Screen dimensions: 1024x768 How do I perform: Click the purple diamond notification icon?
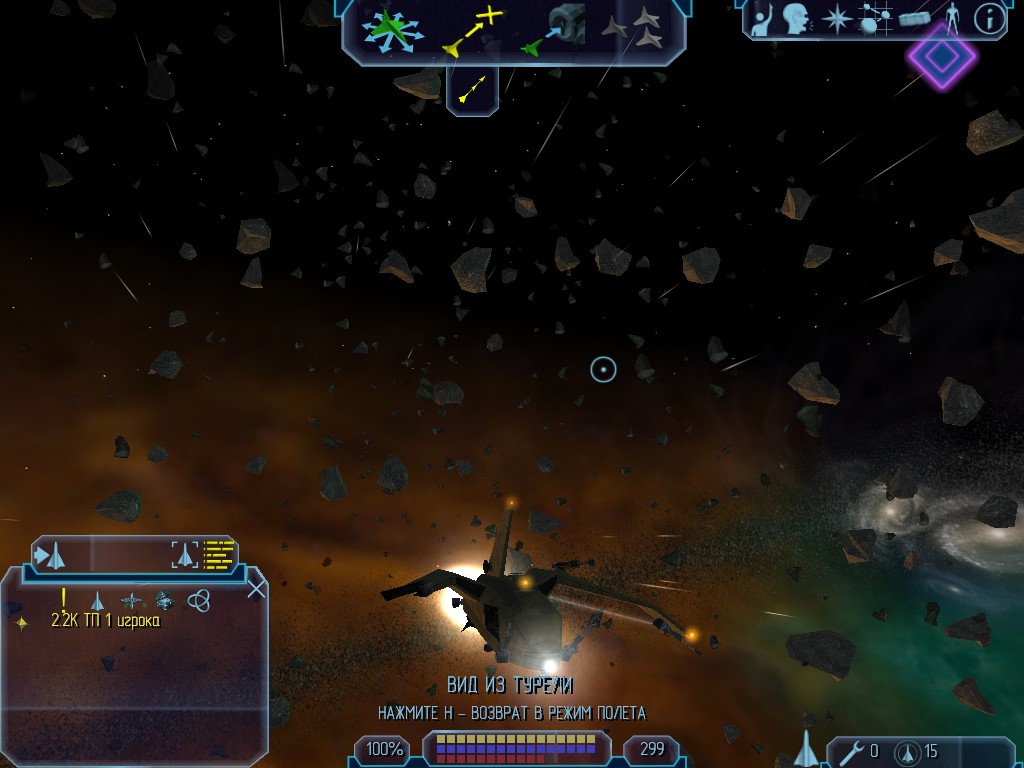[x=941, y=56]
